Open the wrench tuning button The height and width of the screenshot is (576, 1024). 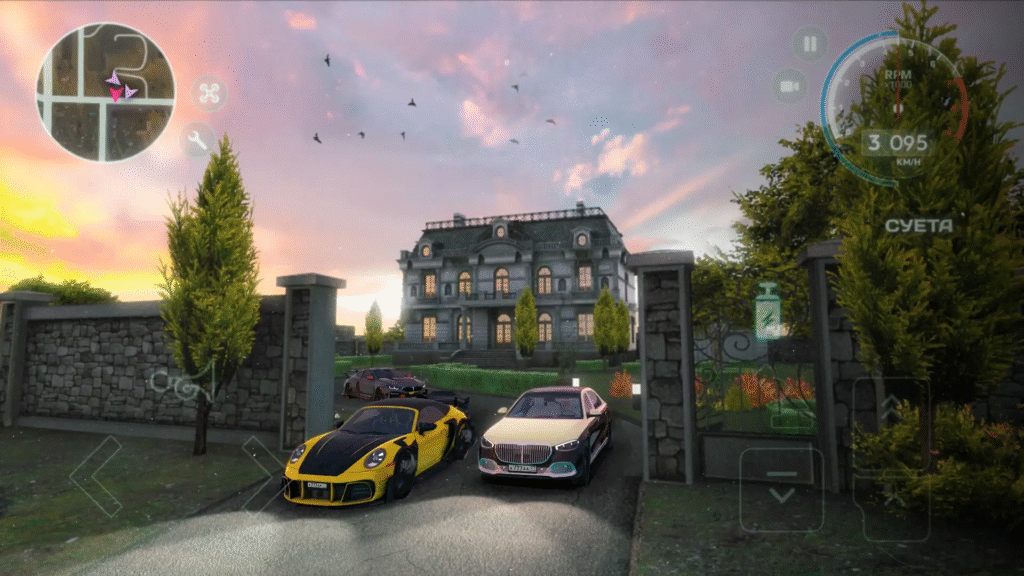(x=197, y=140)
